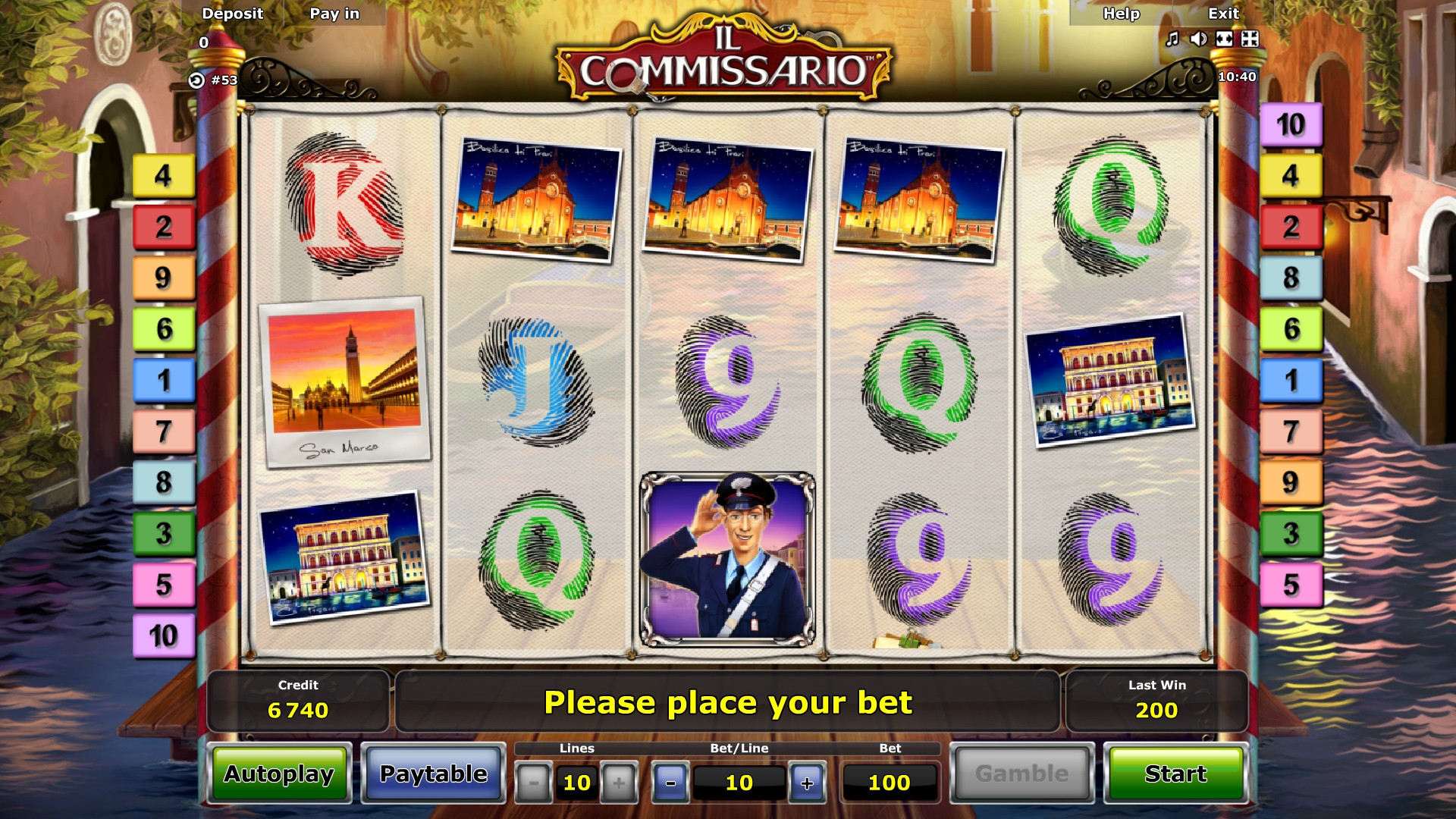Image resolution: width=1456 pixels, height=819 pixels.
Task: Decrease the number of Lines
Action: [x=534, y=783]
